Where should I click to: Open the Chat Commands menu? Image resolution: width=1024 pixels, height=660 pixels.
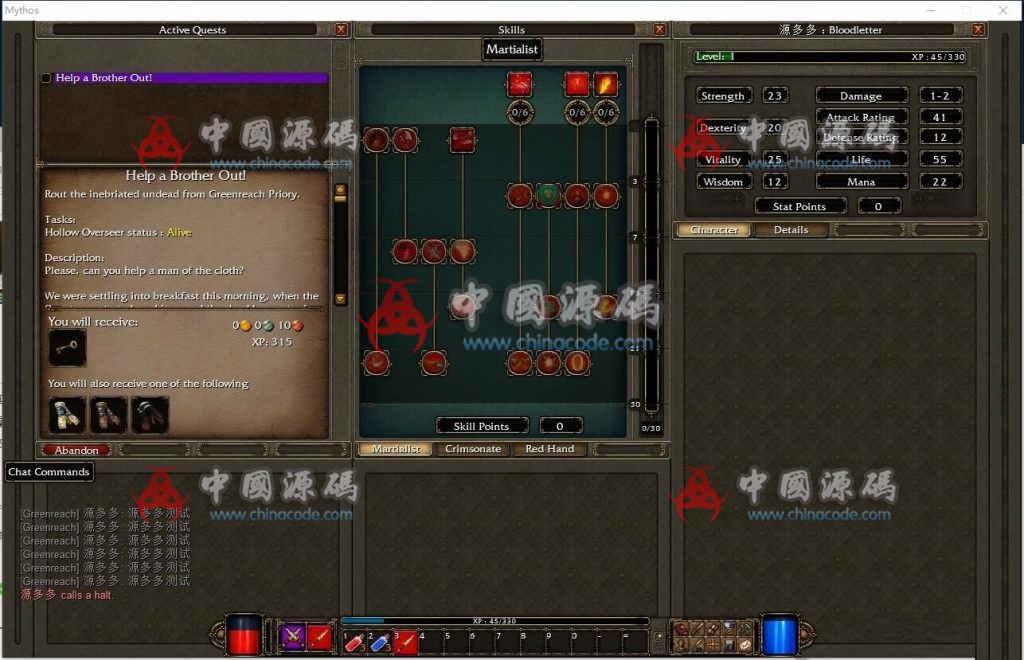pos(49,472)
